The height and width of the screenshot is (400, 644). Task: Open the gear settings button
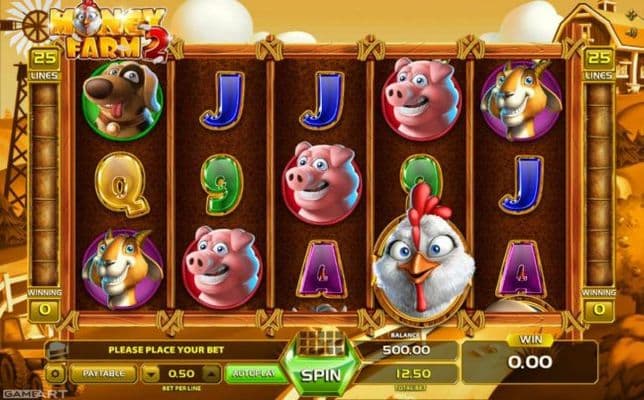click(57, 374)
